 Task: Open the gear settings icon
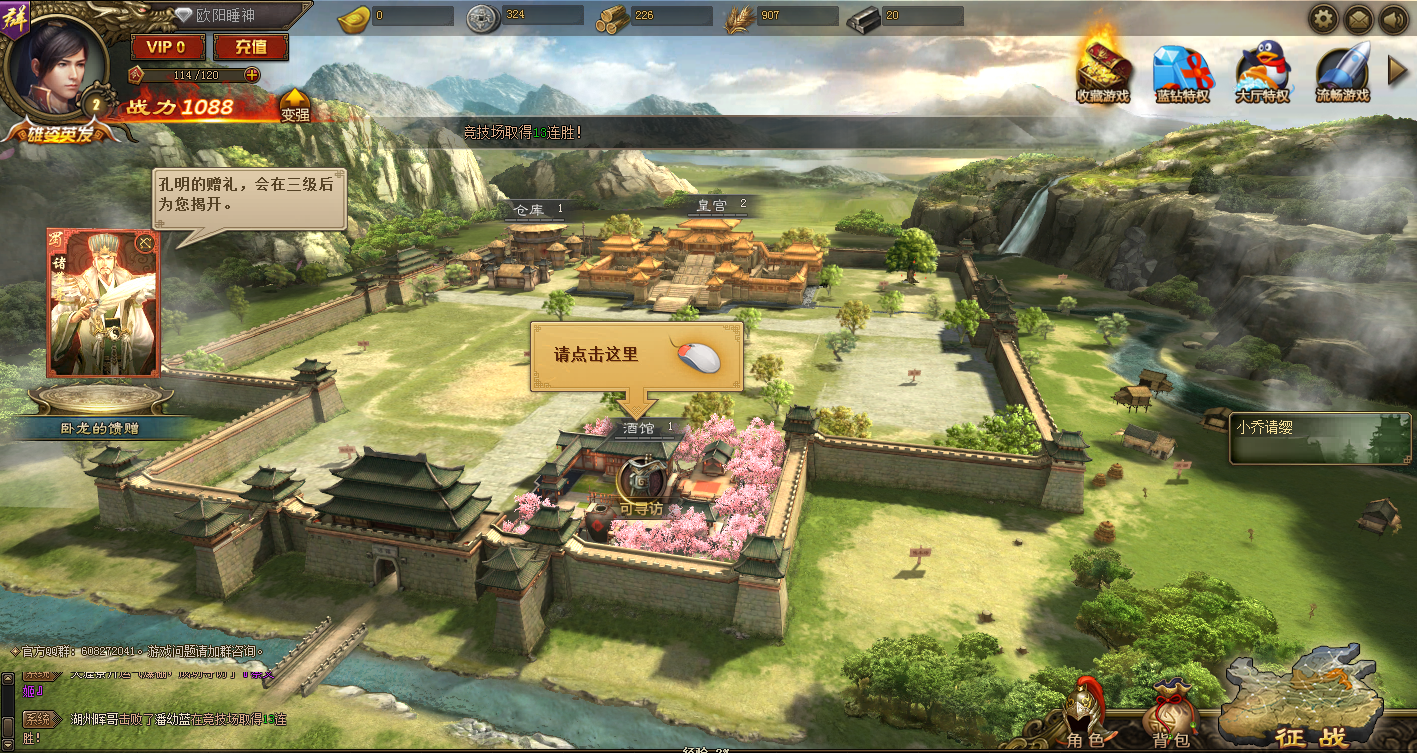(x=1324, y=18)
